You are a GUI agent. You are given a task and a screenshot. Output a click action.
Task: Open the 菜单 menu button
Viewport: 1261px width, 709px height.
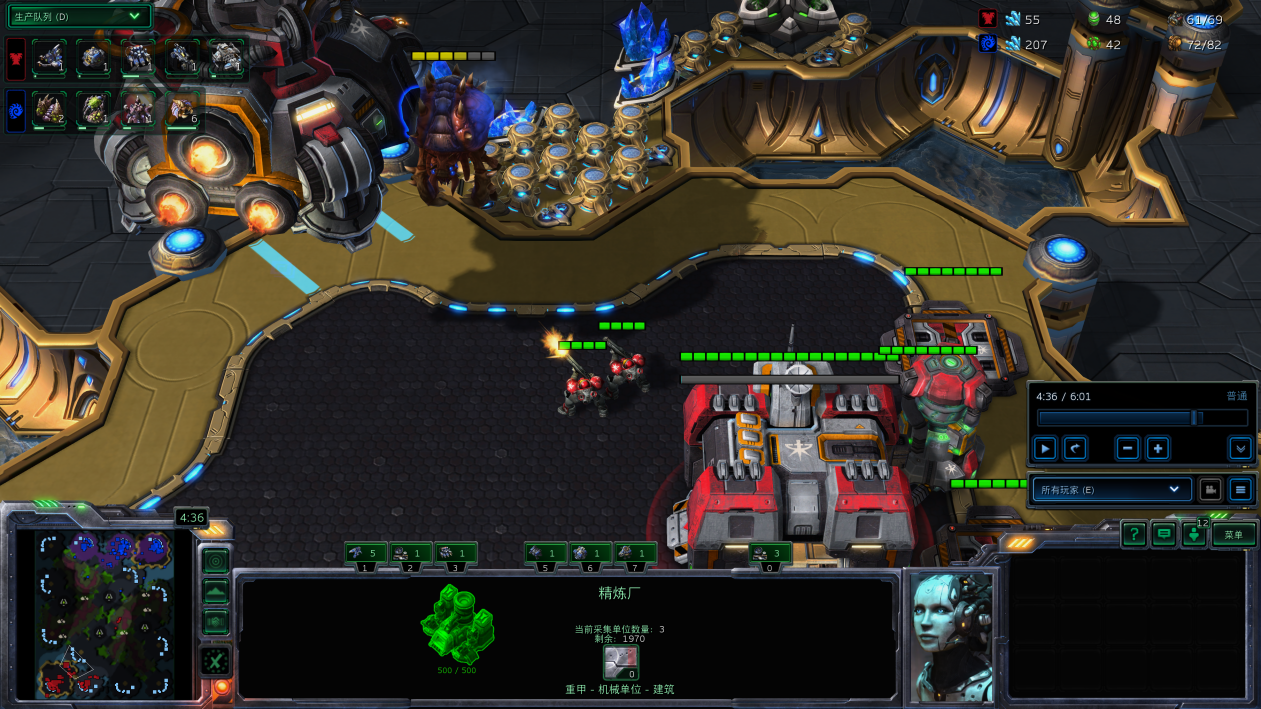pyautogui.click(x=1234, y=535)
